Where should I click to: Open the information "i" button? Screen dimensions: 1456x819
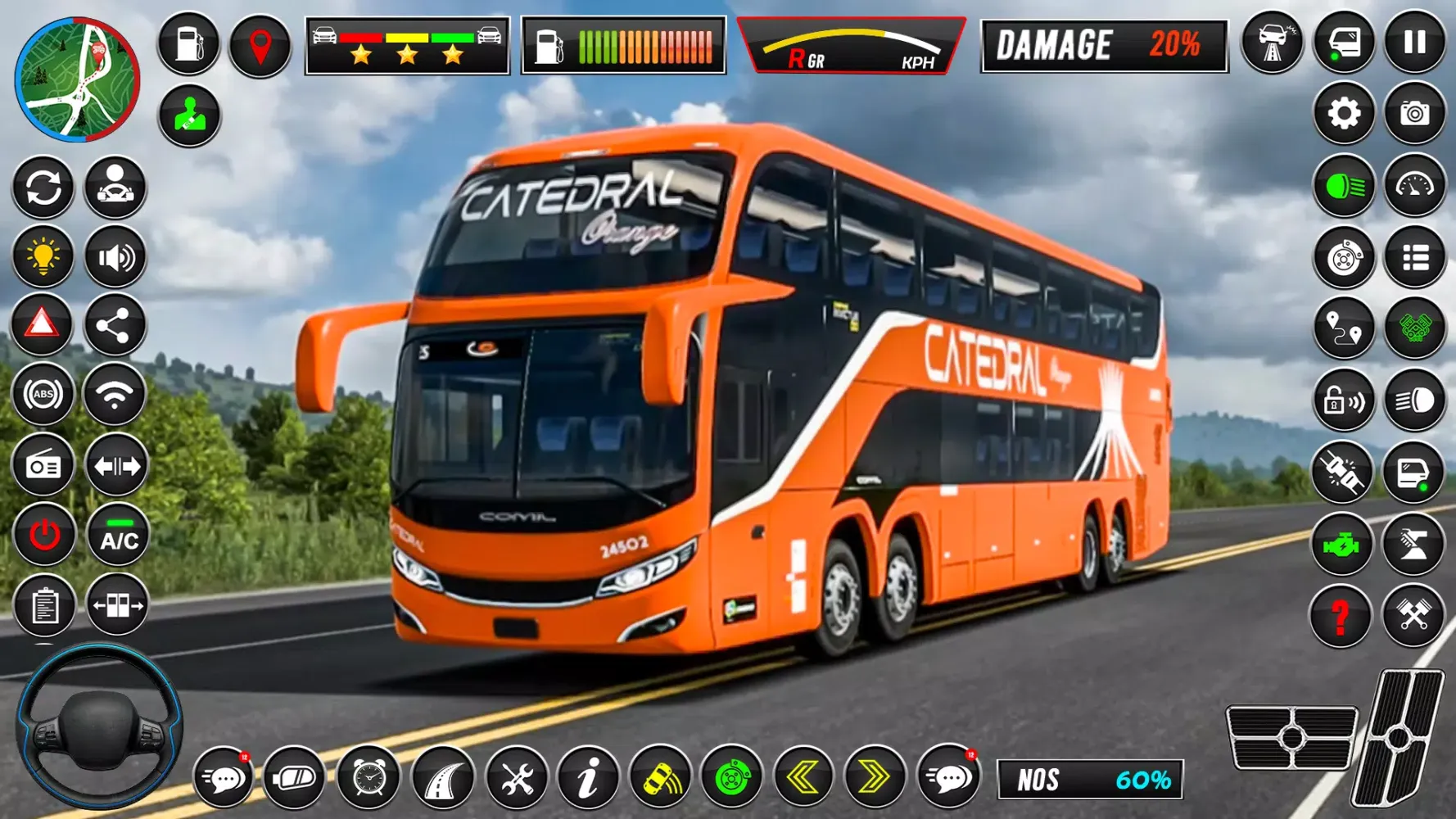(588, 778)
